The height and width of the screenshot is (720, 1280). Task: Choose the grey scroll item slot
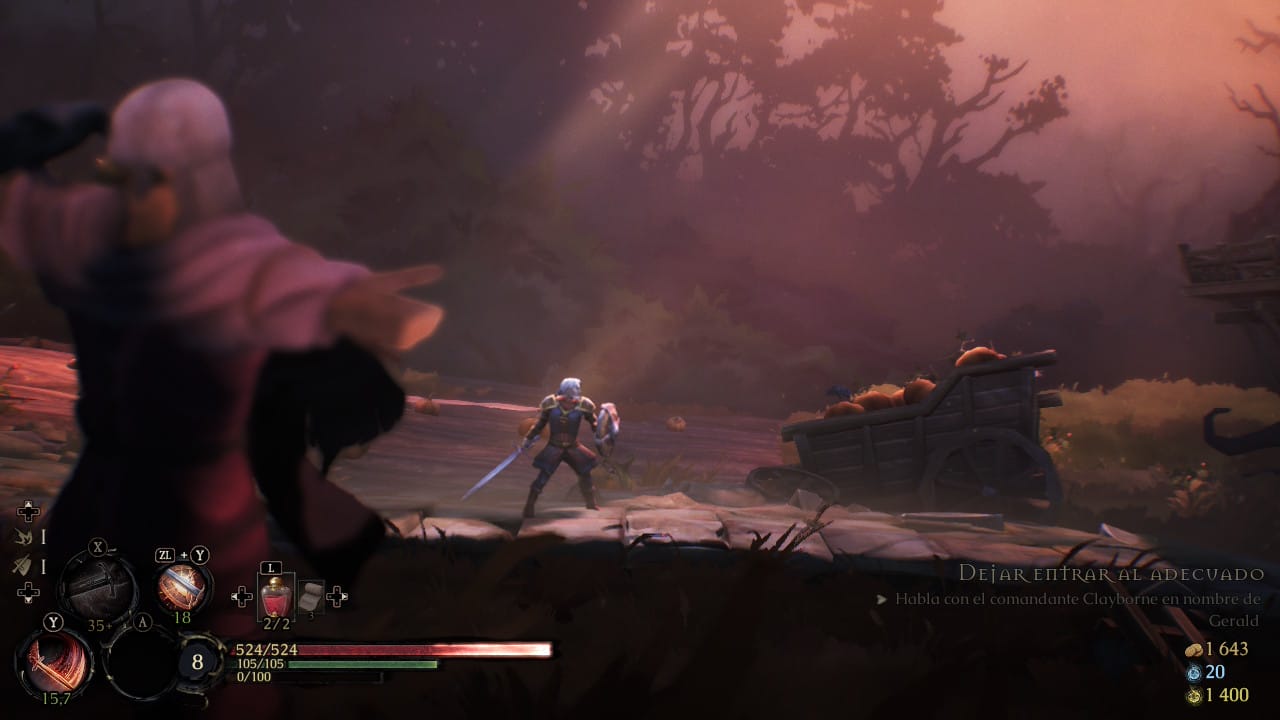pos(310,597)
